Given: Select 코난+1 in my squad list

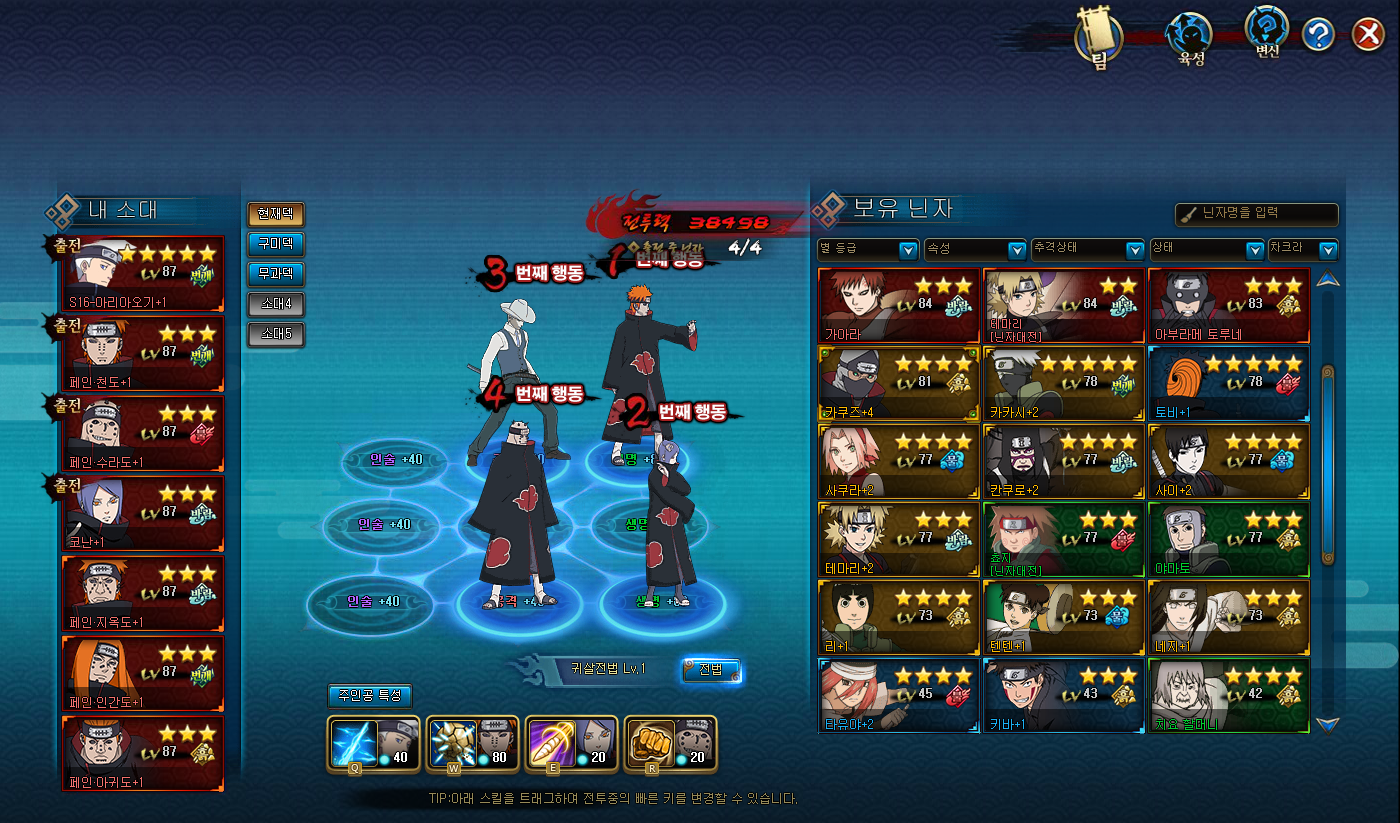Looking at the screenshot, I should pos(144,512).
